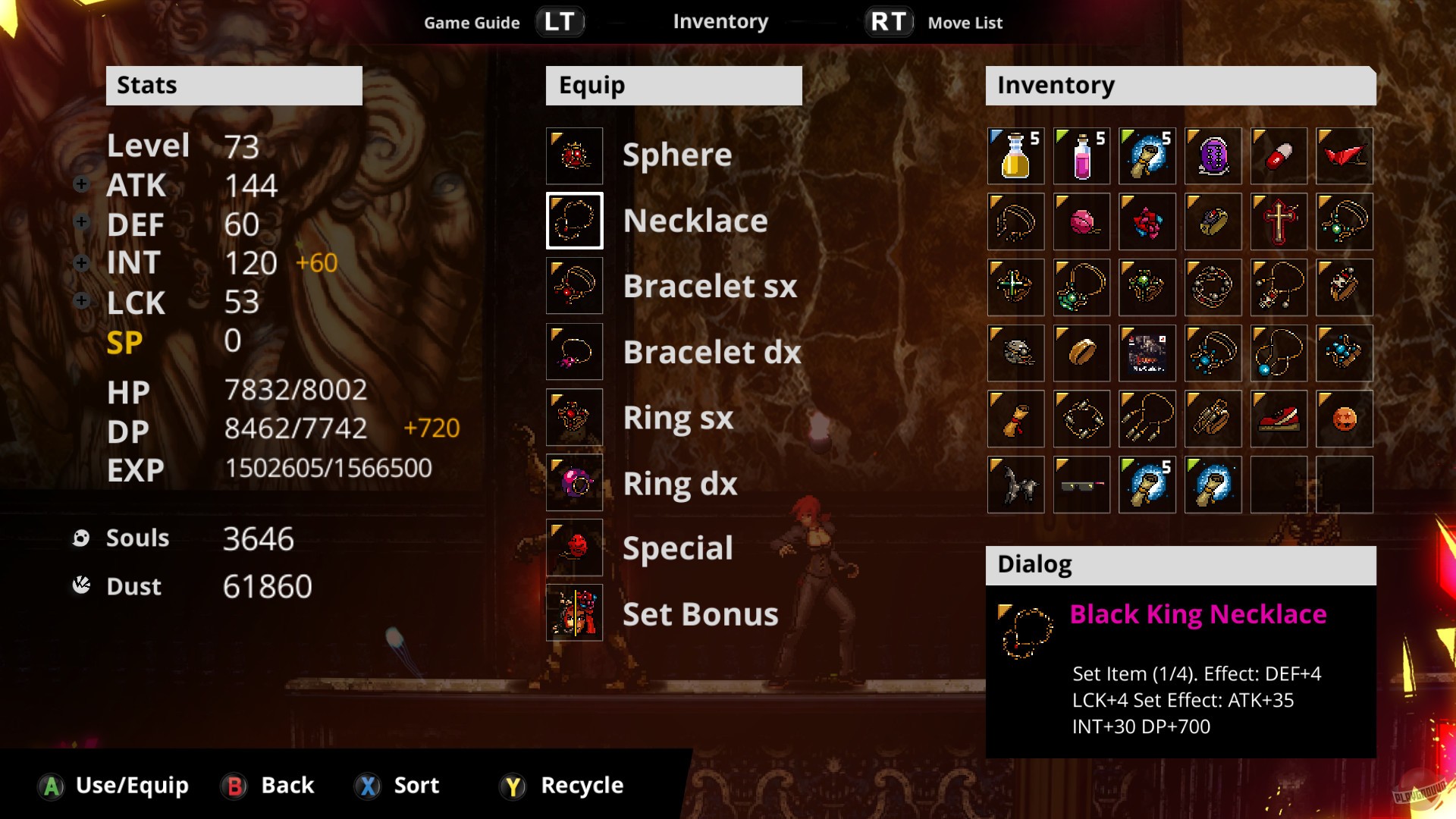The width and height of the screenshot is (1456, 819).
Task: Select the red sneaker item
Action: 1279,418
